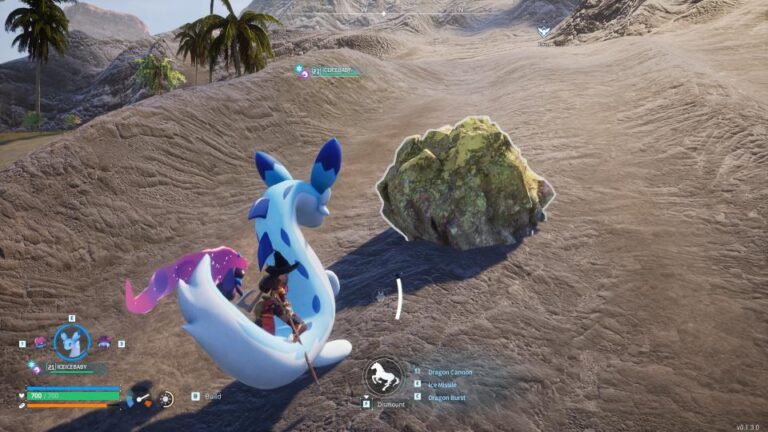Click the white horse mount icon

382,377
